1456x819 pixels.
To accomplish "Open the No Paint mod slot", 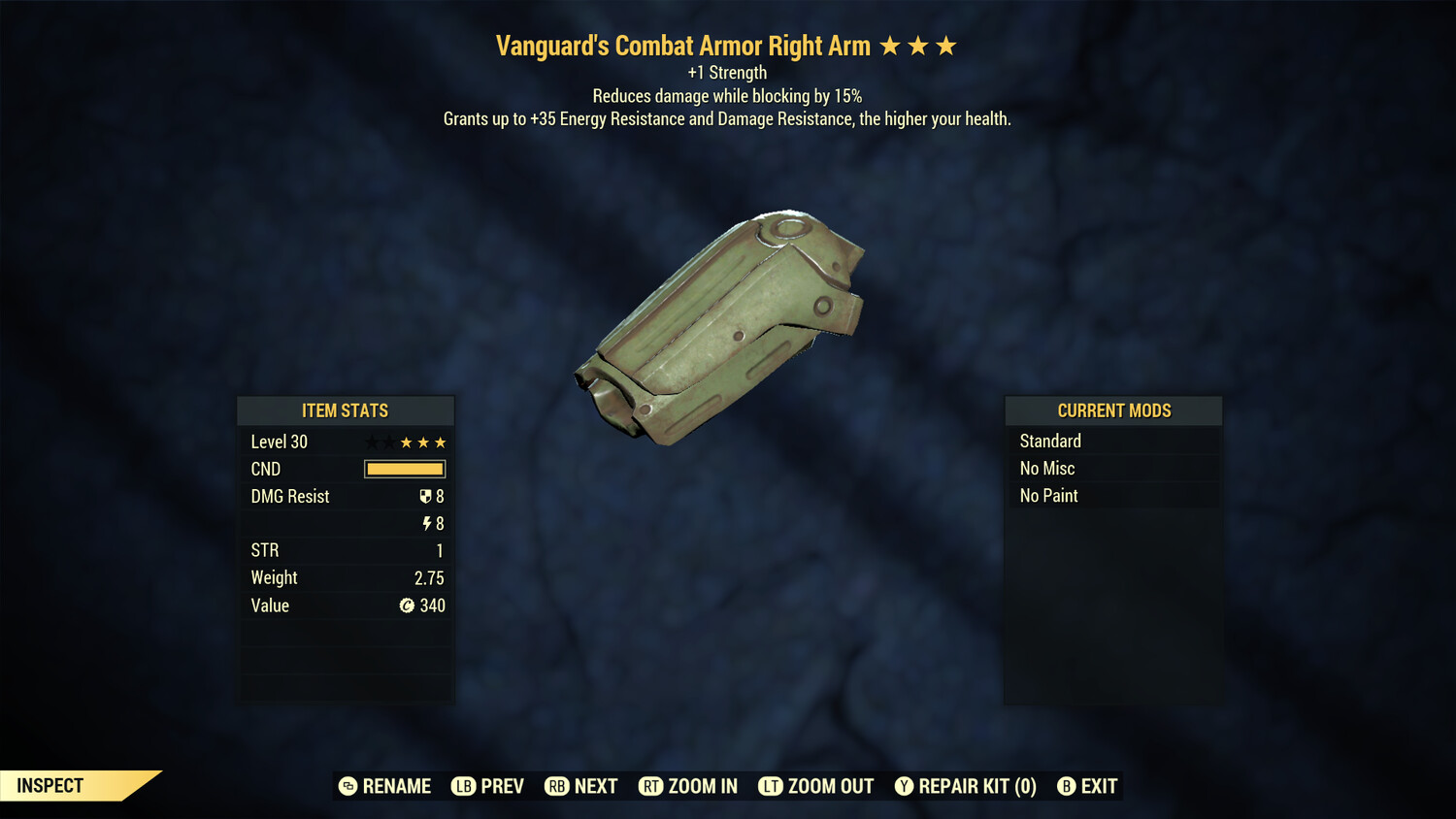I will point(1112,495).
